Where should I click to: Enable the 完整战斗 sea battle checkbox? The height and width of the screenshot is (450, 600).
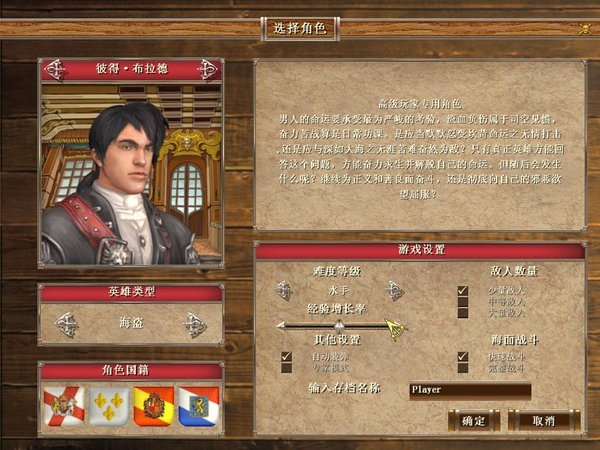[463, 368]
